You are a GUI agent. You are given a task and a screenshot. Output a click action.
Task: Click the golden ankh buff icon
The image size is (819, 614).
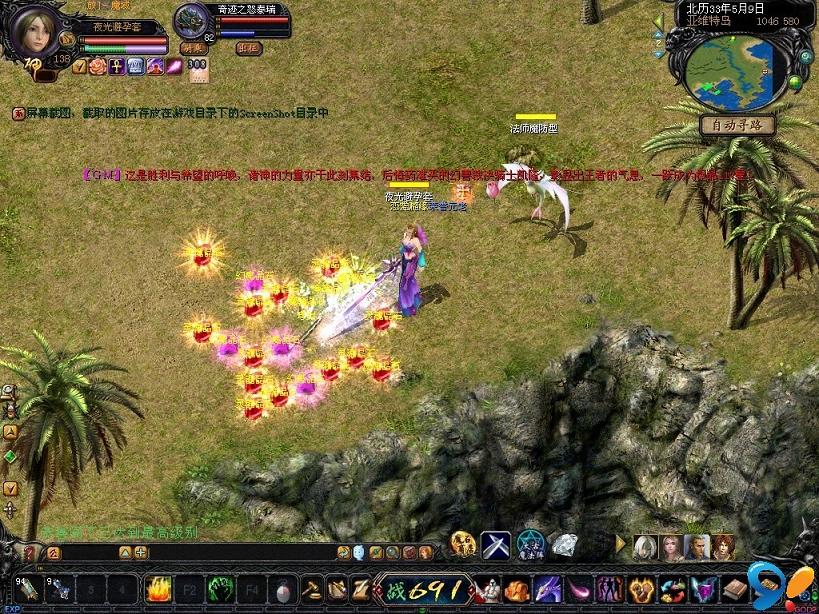[117, 67]
